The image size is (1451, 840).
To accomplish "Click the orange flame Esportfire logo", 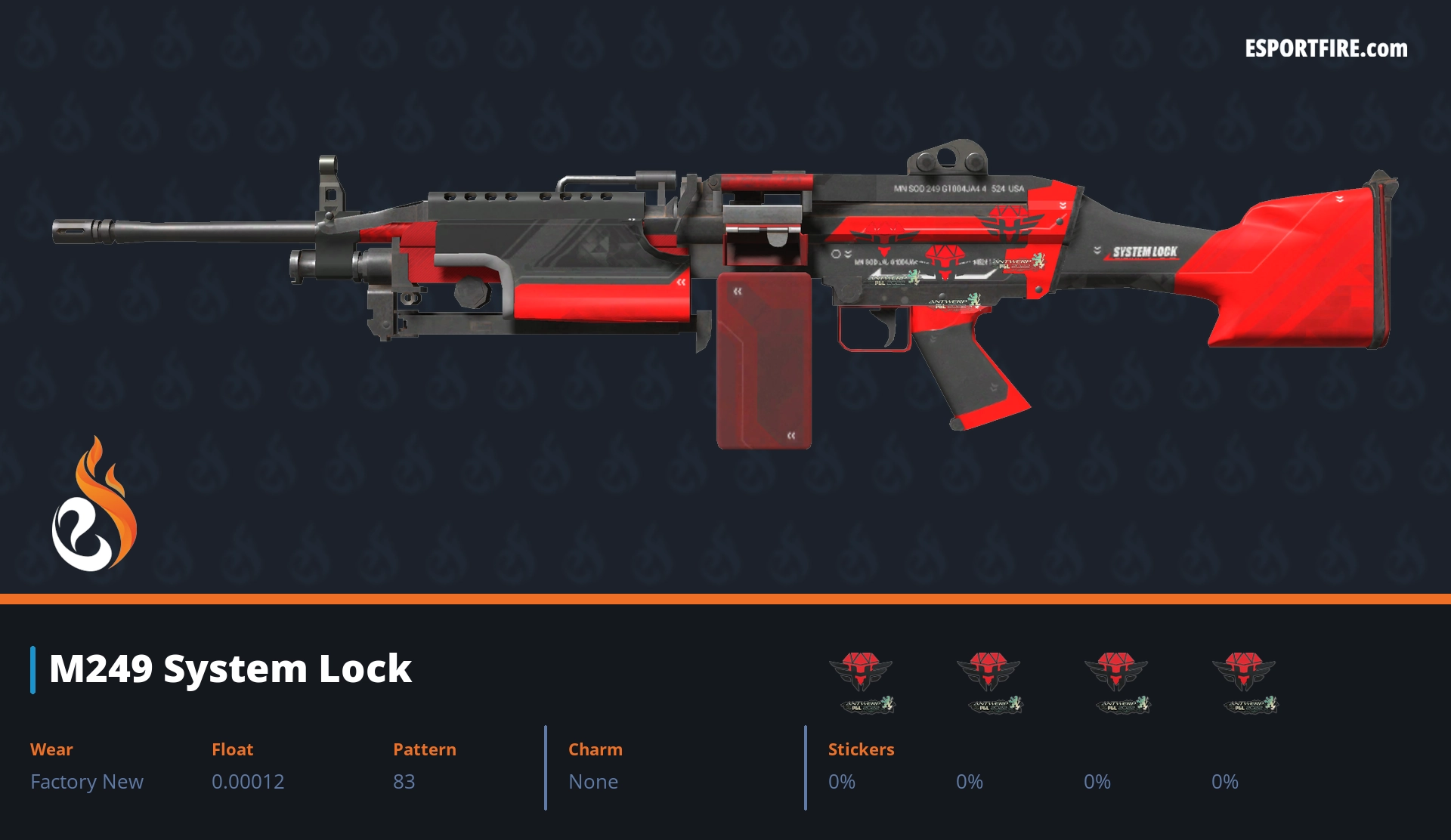I will [94, 506].
